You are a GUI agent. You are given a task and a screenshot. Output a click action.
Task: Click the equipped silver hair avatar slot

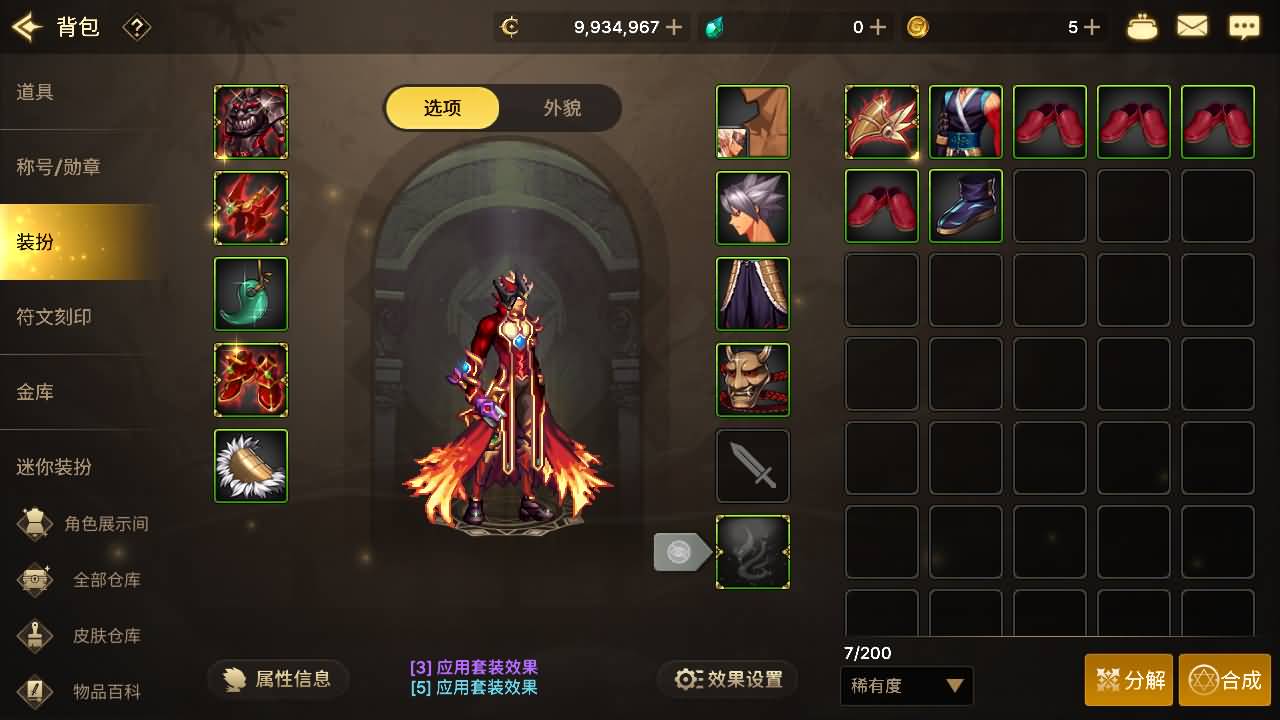pos(752,207)
